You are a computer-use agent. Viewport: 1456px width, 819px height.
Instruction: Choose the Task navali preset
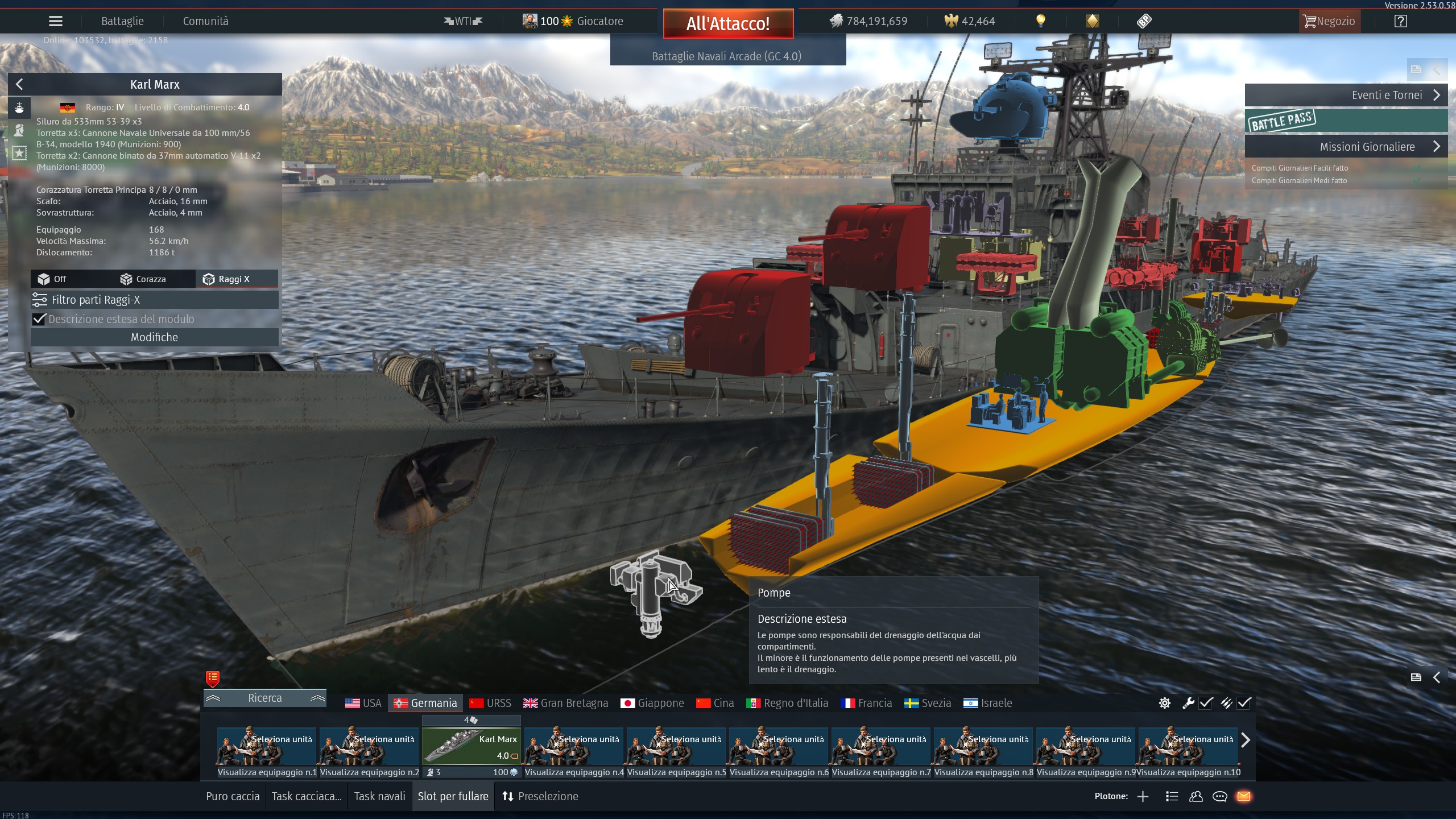(379, 796)
